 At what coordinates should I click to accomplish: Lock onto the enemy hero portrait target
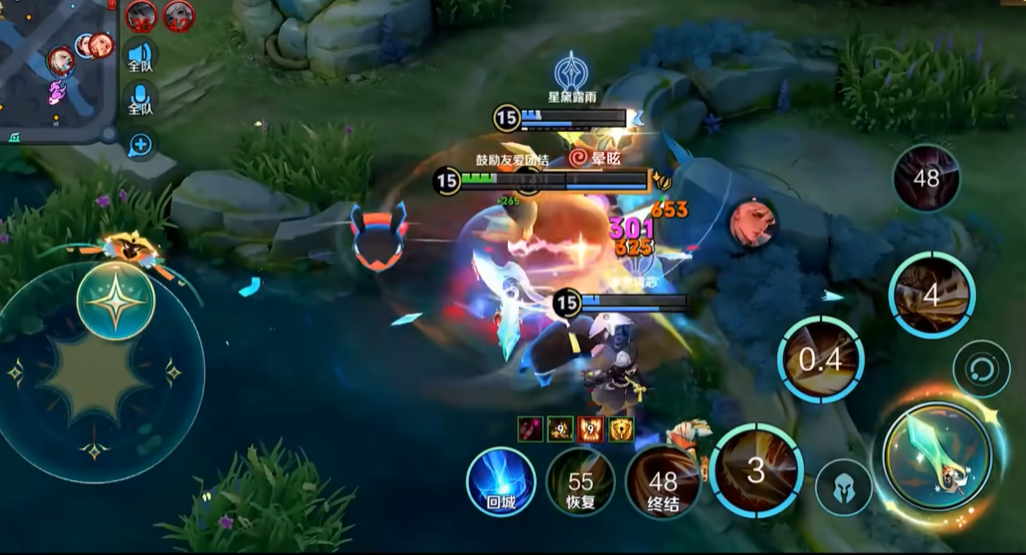752,222
